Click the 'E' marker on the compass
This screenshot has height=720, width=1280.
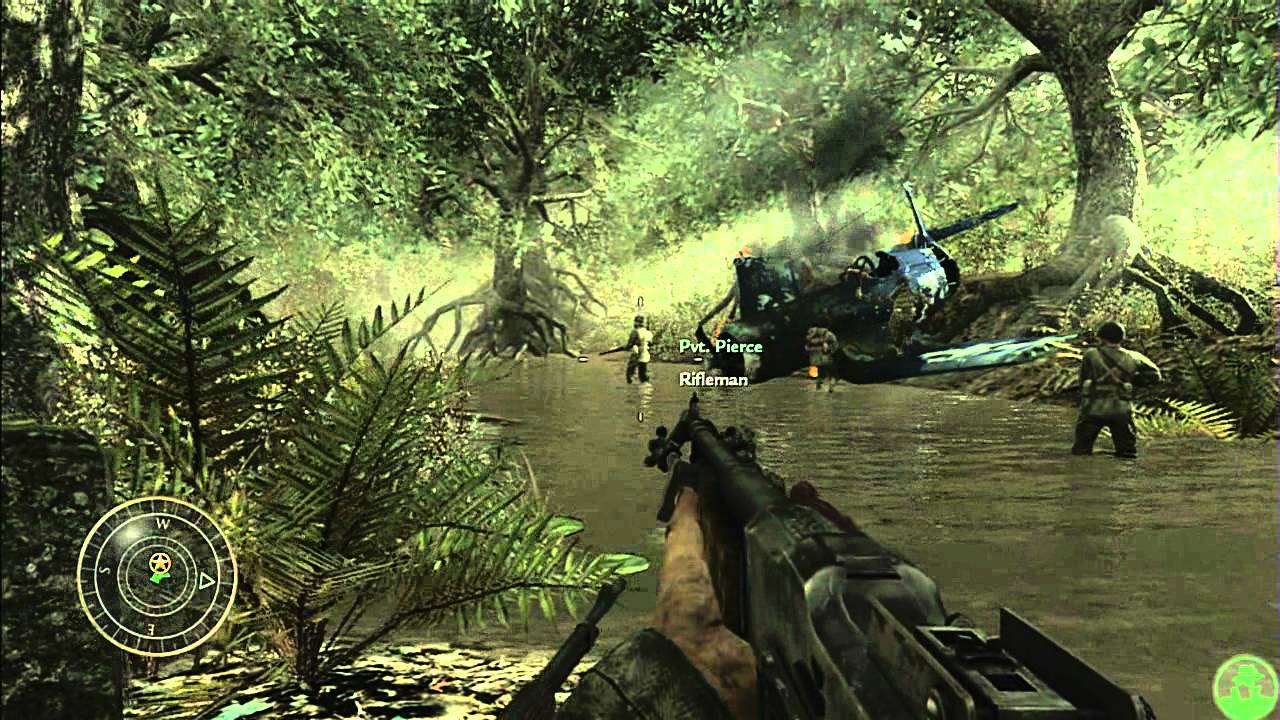pyautogui.click(x=152, y=629)
